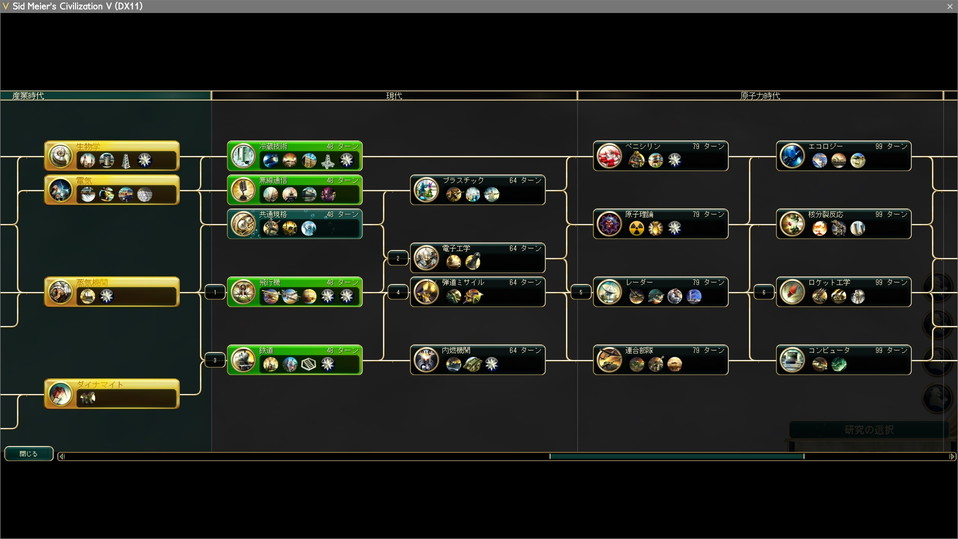Close the Civilization V window
The image size is (958, 539).
click(949, 6)
